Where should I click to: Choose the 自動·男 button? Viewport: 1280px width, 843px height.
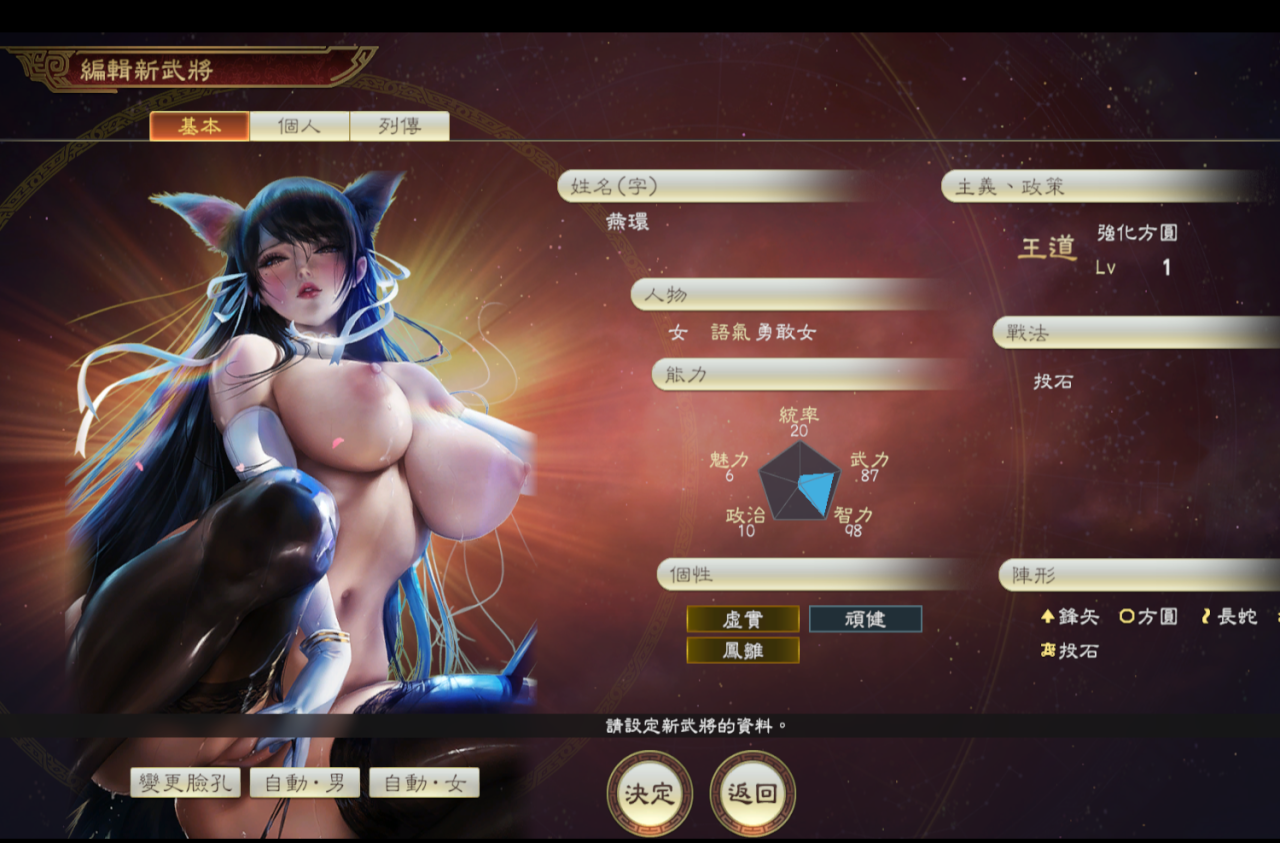point(304,783)
